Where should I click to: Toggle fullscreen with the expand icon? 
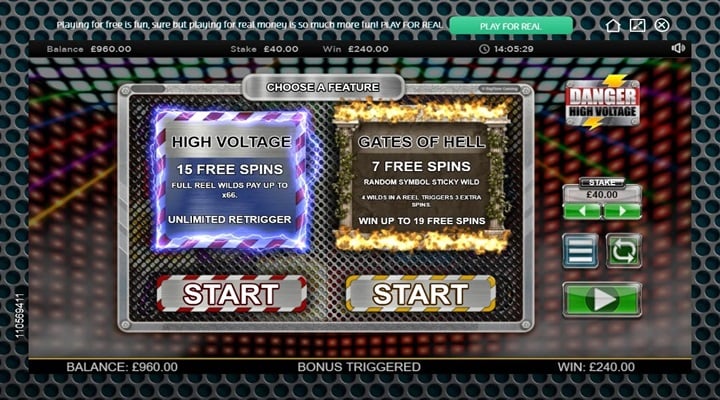[x=637, y=25]
